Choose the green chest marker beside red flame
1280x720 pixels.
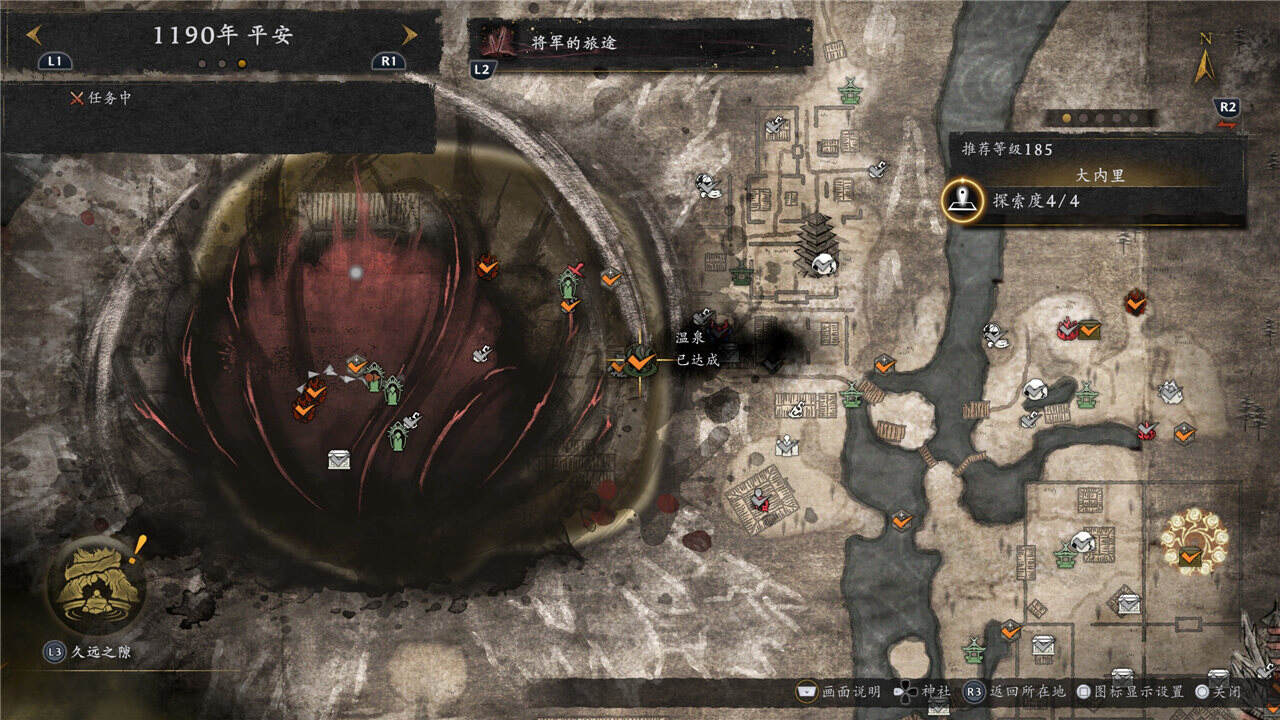click(1089, 329)
